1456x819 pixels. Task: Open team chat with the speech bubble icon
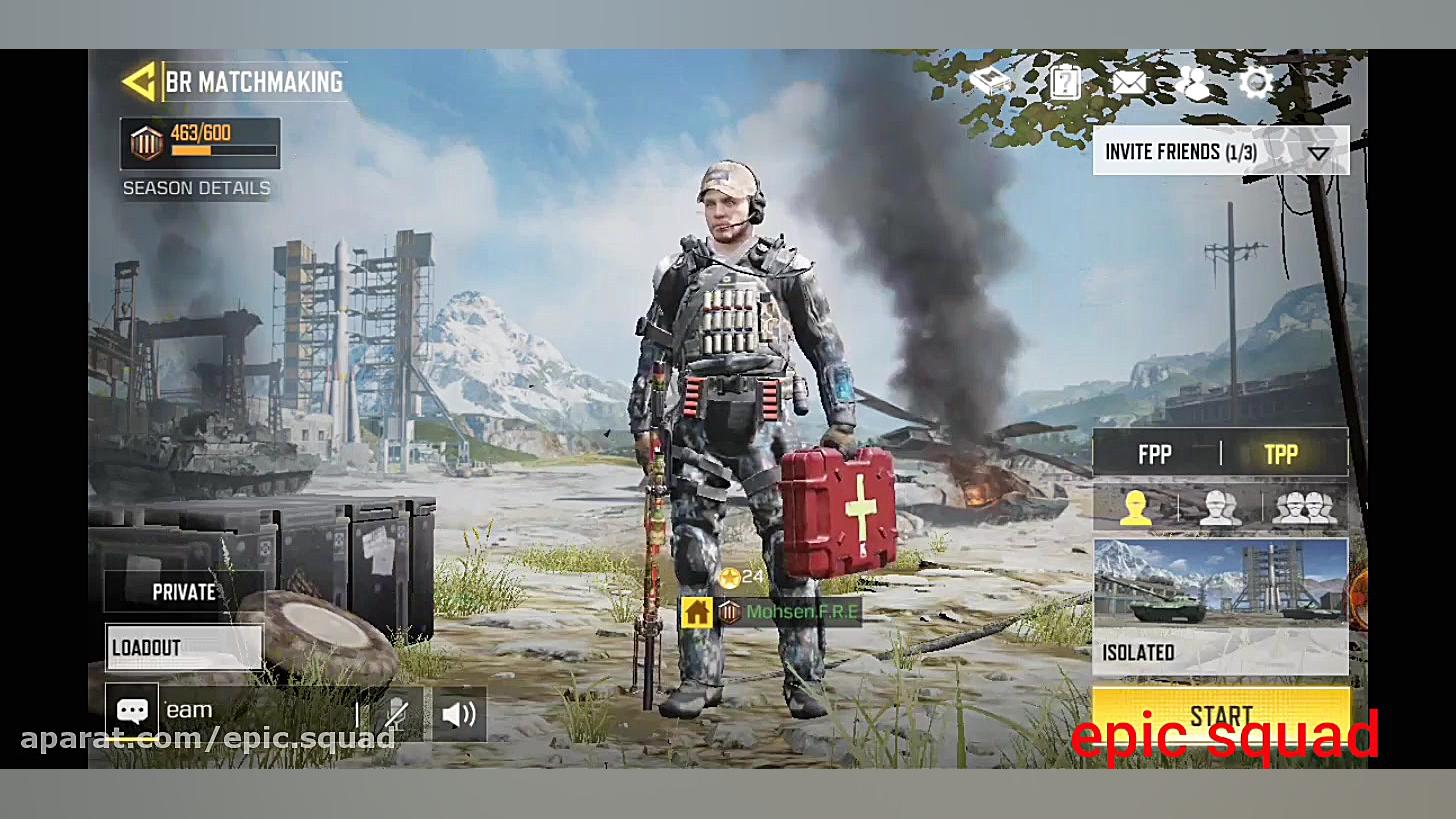click(x=133, y=709)
